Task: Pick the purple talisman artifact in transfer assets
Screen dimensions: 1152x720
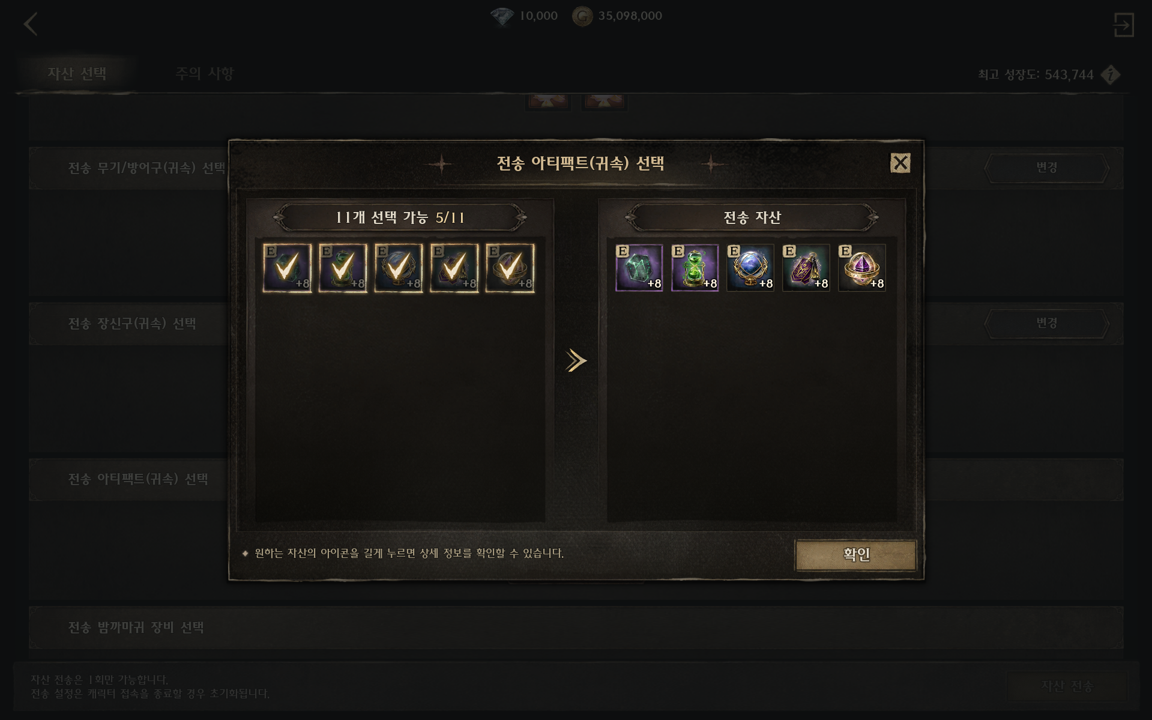Action: (806, 268)
